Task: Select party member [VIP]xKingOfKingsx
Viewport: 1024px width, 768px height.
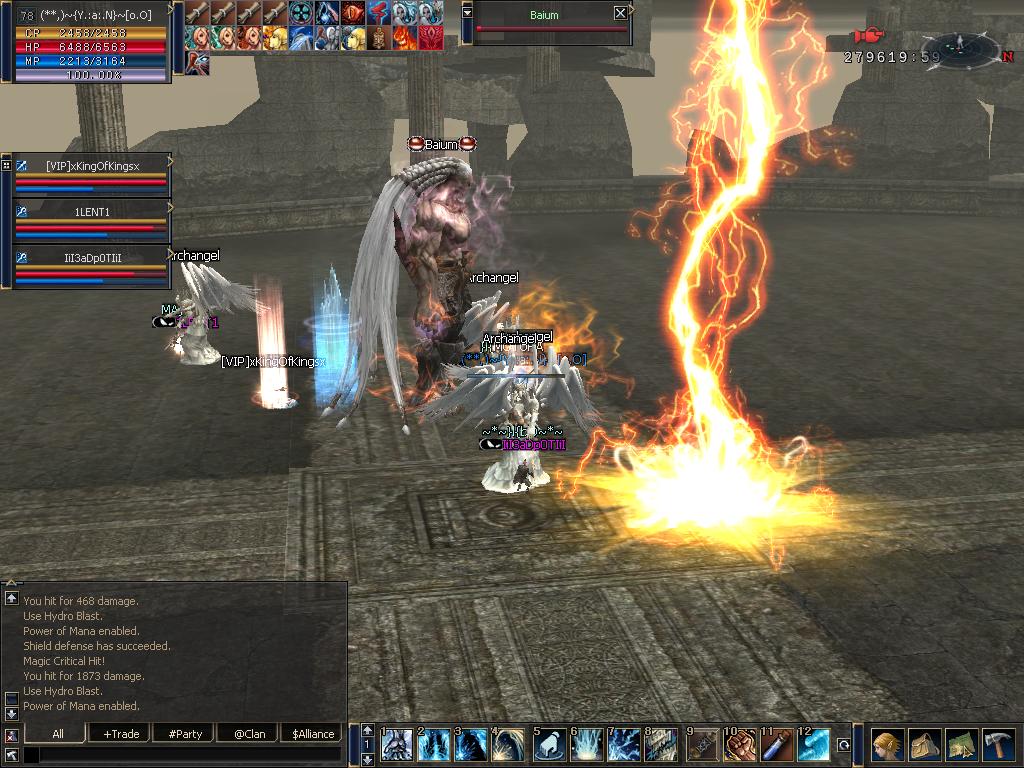Action: click(92, 165)
